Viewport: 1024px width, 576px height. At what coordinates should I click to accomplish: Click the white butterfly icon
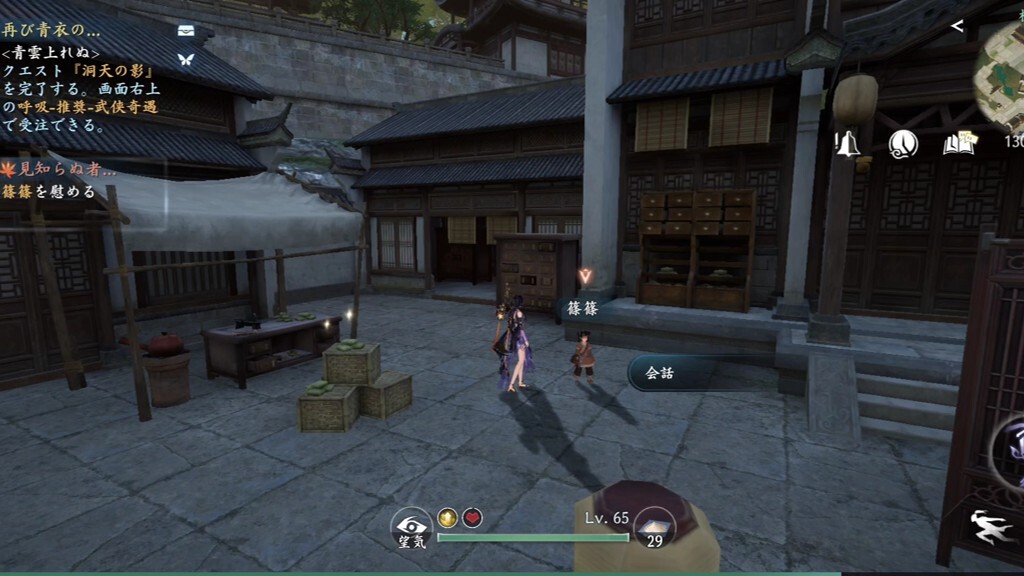185,60
